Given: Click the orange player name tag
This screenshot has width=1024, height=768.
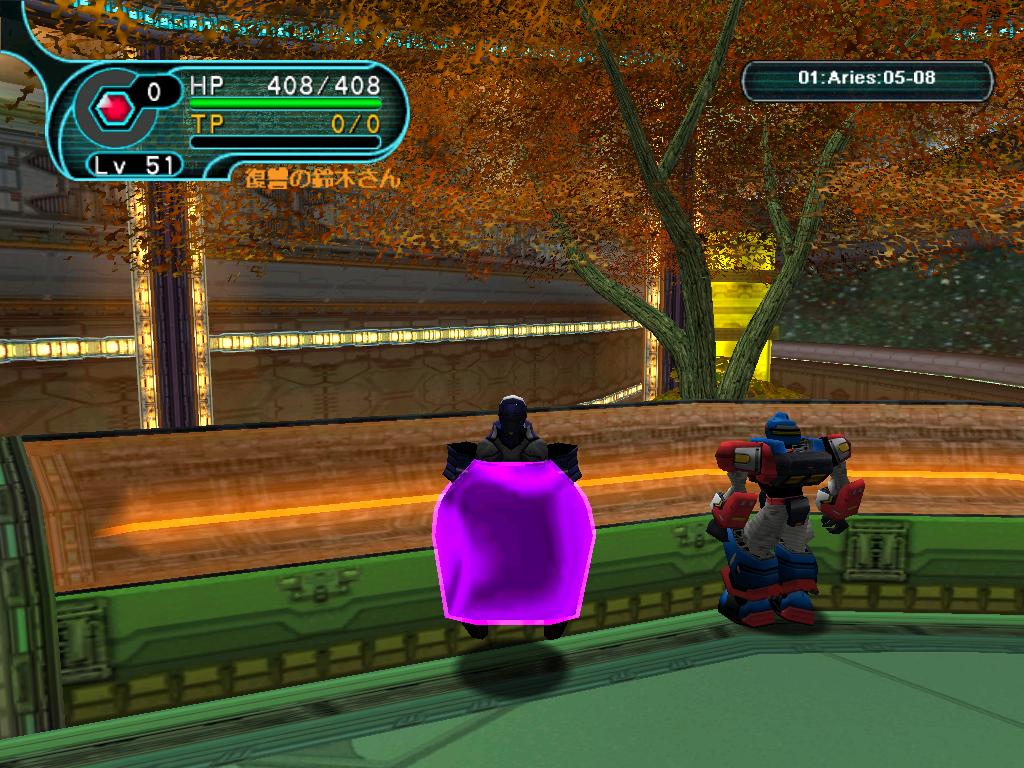Looking at the screenshot, I should click(x=322, y=180).
